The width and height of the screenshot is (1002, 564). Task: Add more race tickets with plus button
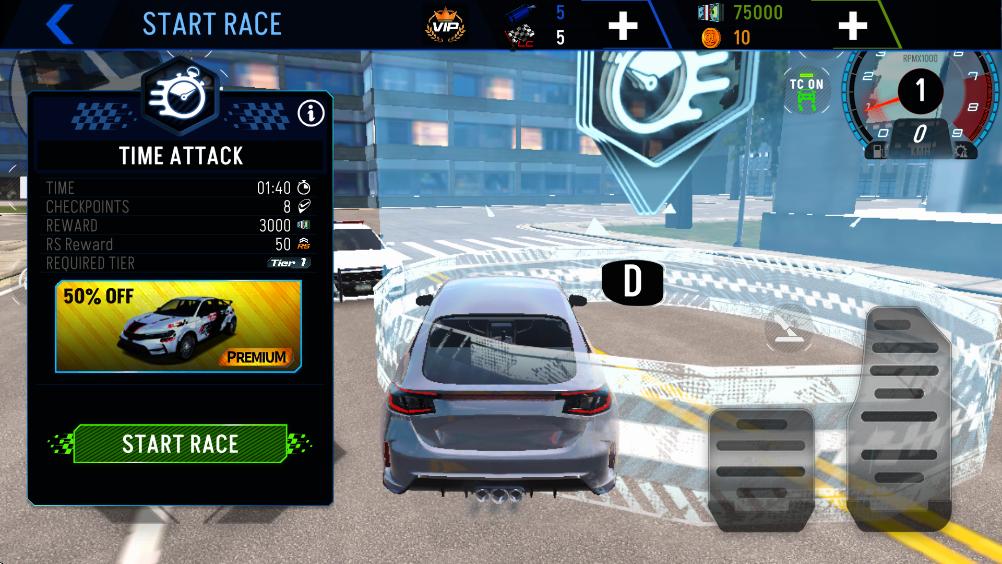coord(622,25)
